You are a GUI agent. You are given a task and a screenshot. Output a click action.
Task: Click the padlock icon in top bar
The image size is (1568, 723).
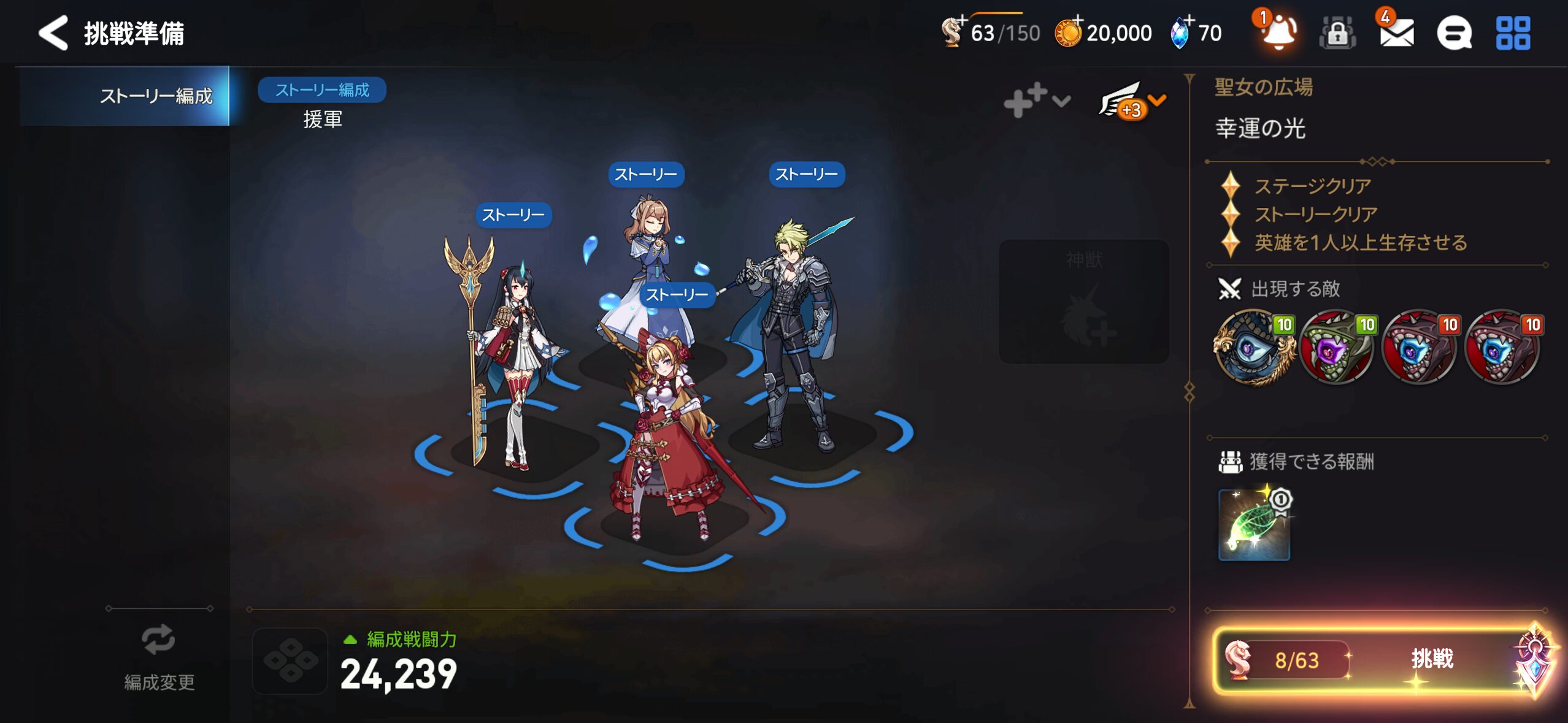tap(1337, 33)
